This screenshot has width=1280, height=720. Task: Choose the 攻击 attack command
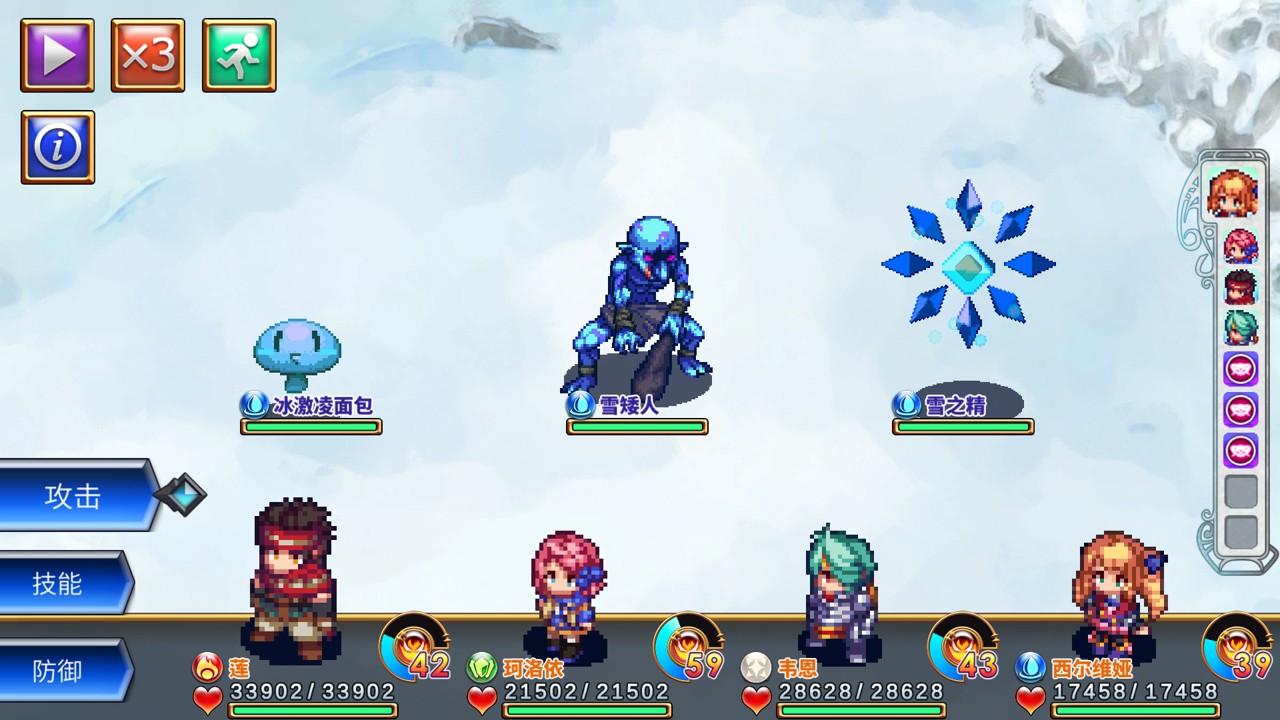tap(74, 496)
